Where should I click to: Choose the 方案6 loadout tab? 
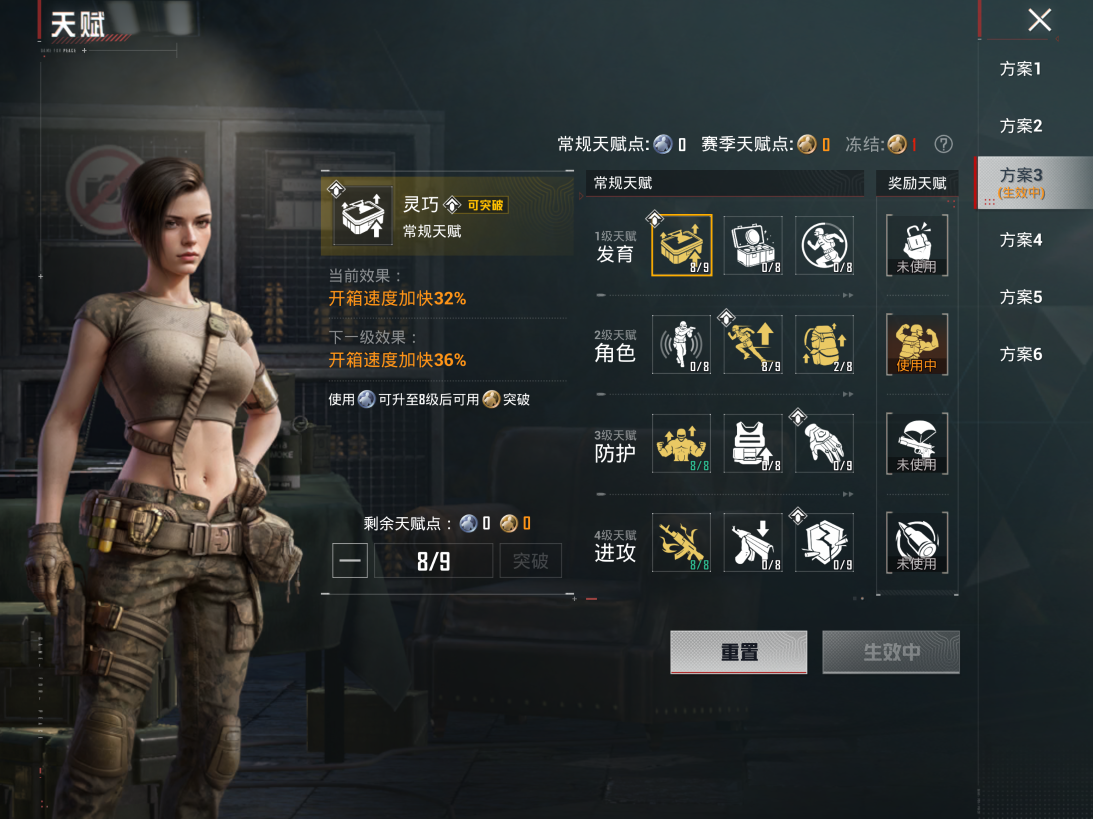click(x=1020, y=354)
